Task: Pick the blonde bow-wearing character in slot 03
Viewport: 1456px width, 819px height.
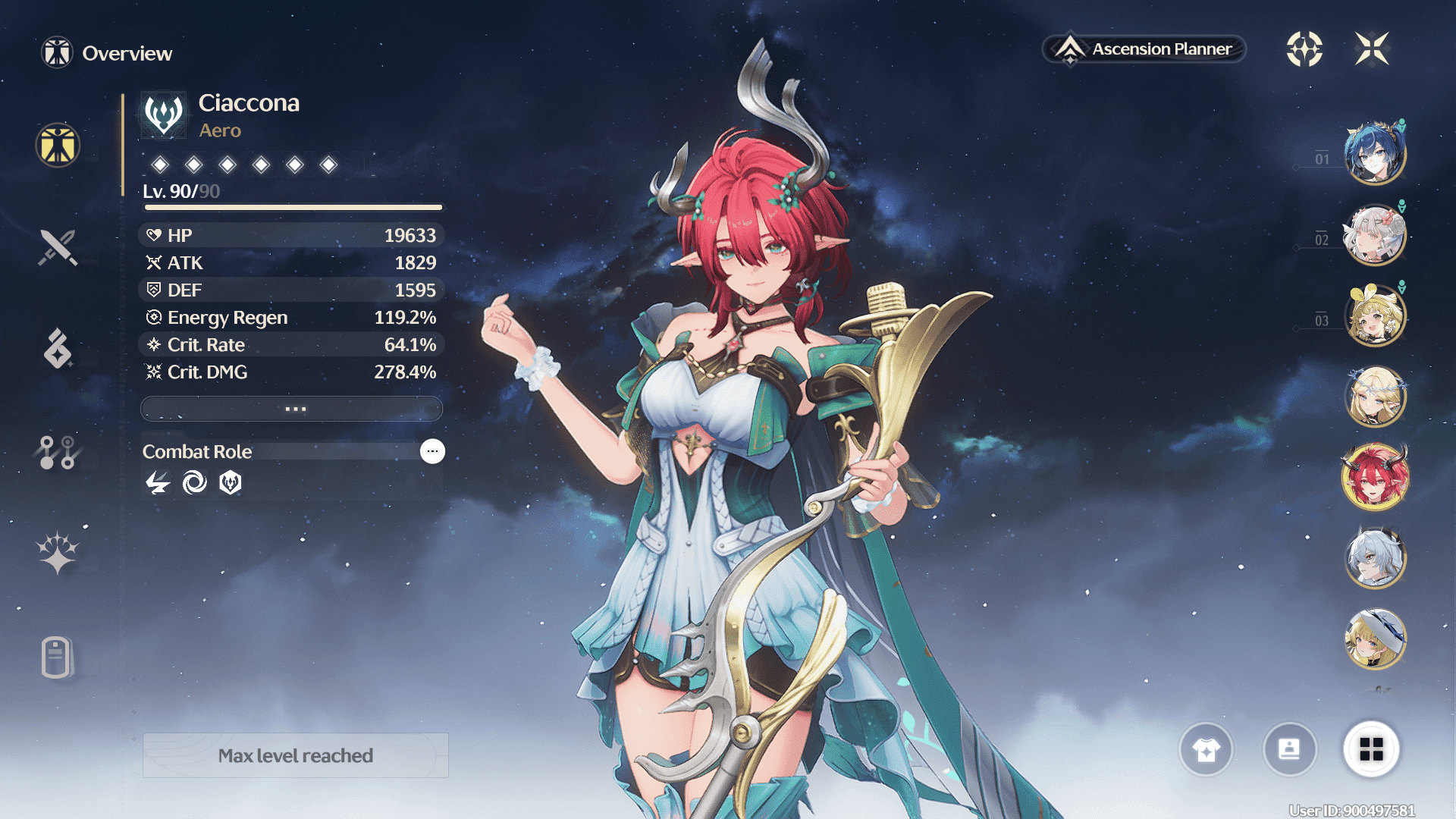Action: click(x=1375, y=315)
